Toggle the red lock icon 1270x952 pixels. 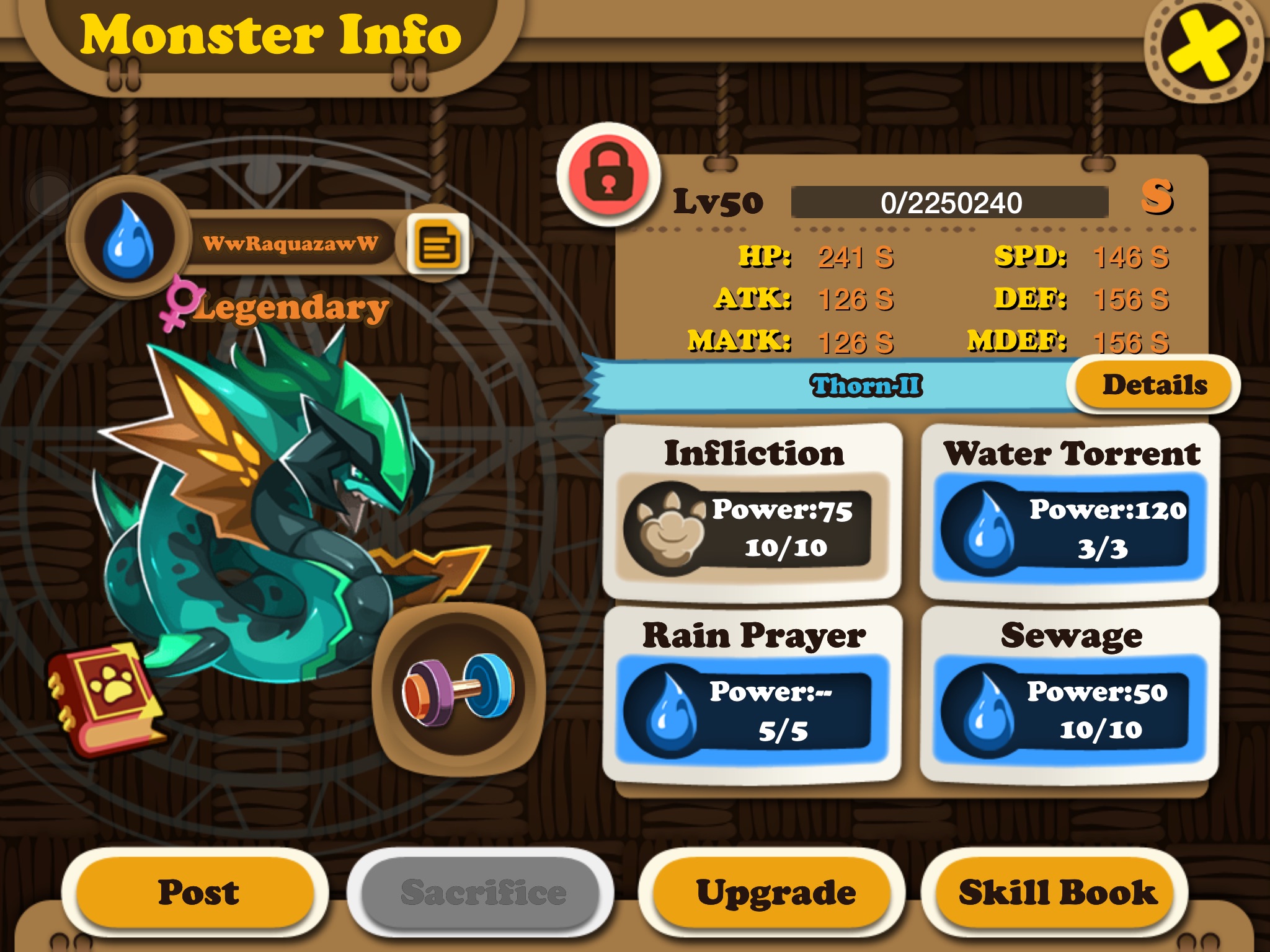click(608, 174)
